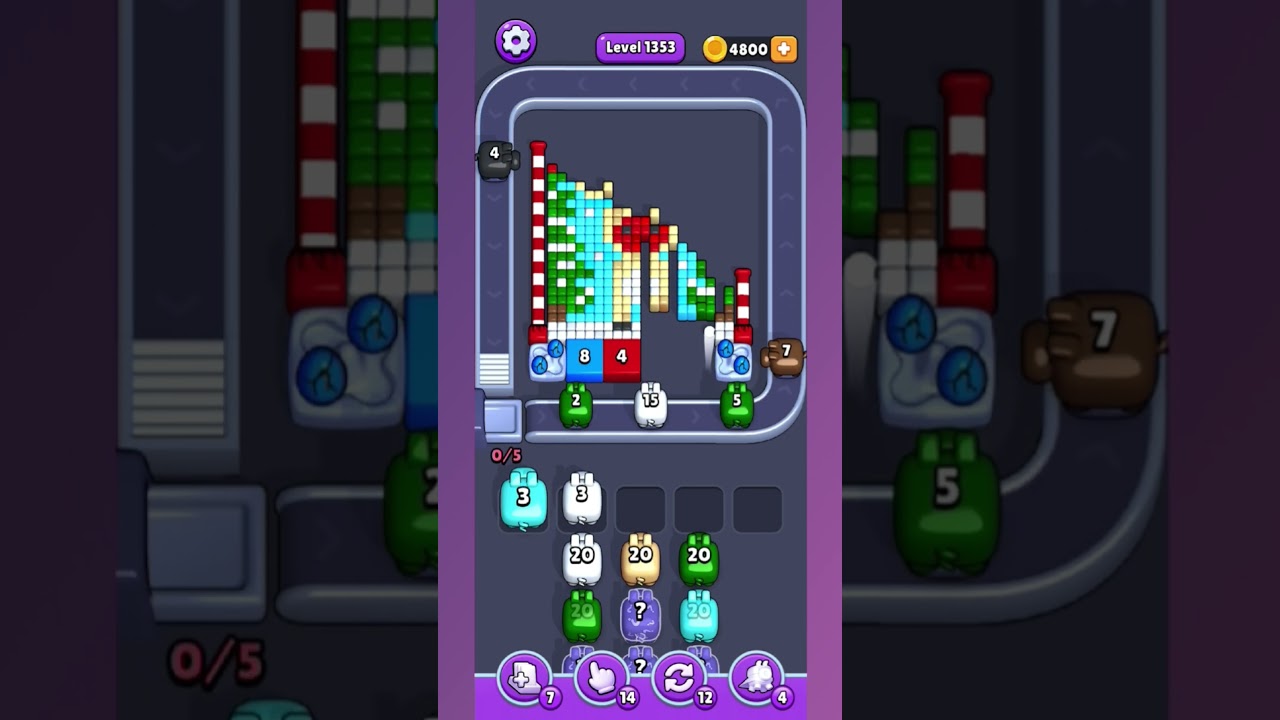Check the 0/5 progress counter
The image size is (1280, 720).
(x=505, y=453)
